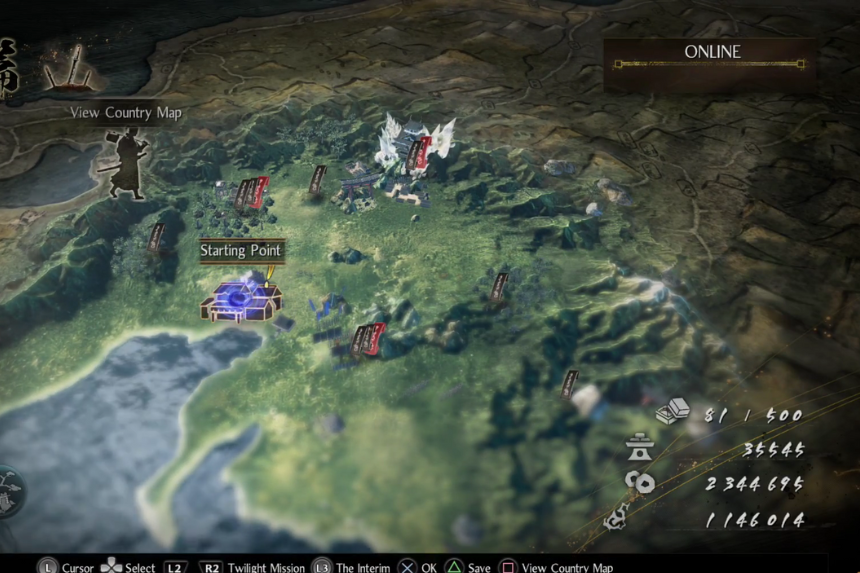
Task: Select the glowing Starting Point building
Action: click(x=241, y=298)
